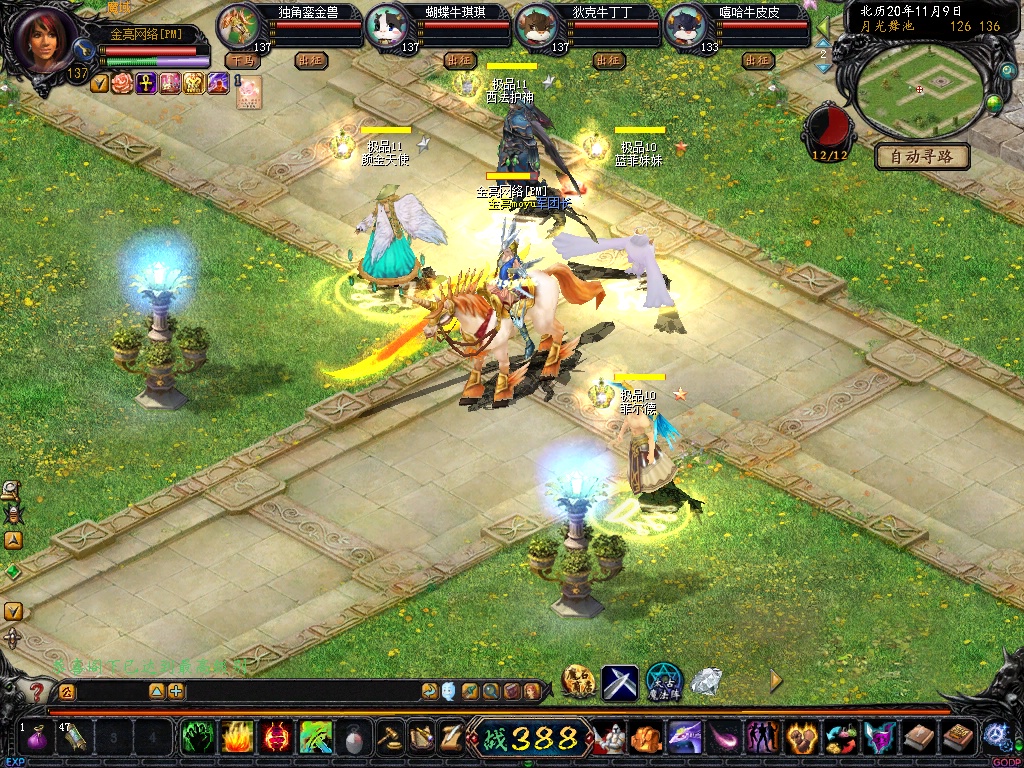Click the 自动寻路 auto-pathfinding button
Screen dimensions: 1024x768
[922, 156]
